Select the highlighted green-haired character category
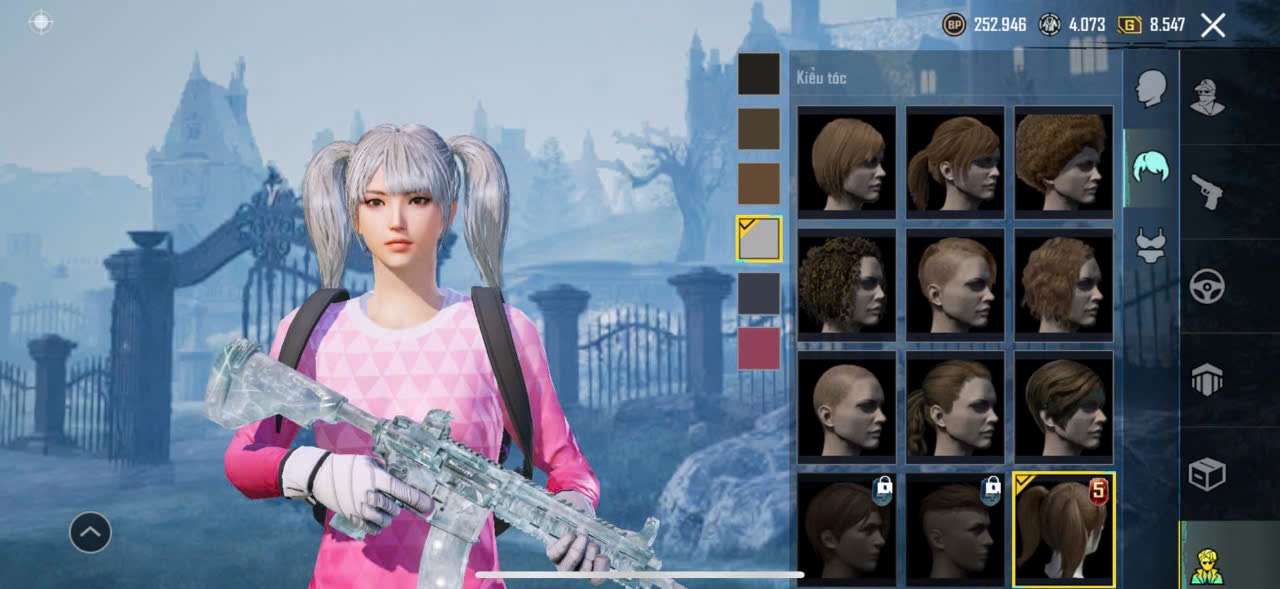 coord(1208,564)
